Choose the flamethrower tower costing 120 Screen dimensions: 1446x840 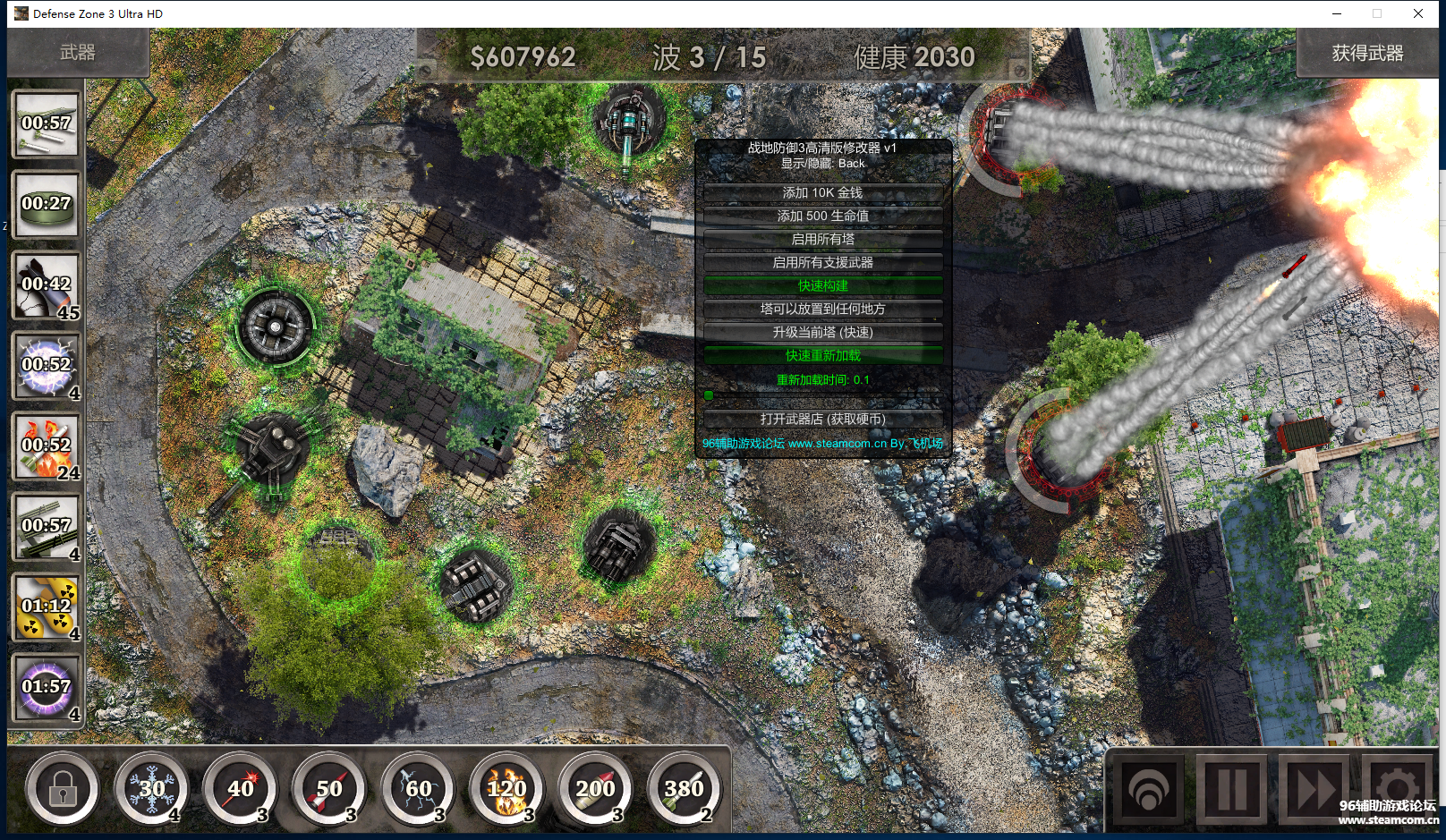pyautogui.click(x=506, y=789)
